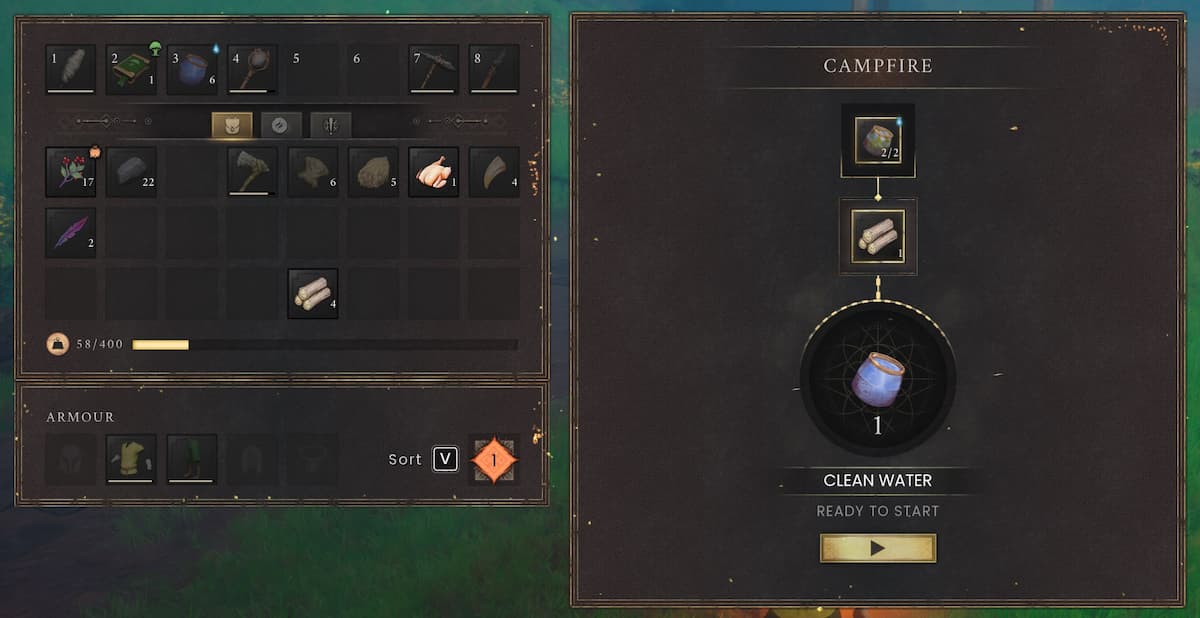Image resolution: width=1200 pixels, height=618 pixels.
Task: Click the dirty water ingredient slot in Campfire
Action: tap(878, 140)
